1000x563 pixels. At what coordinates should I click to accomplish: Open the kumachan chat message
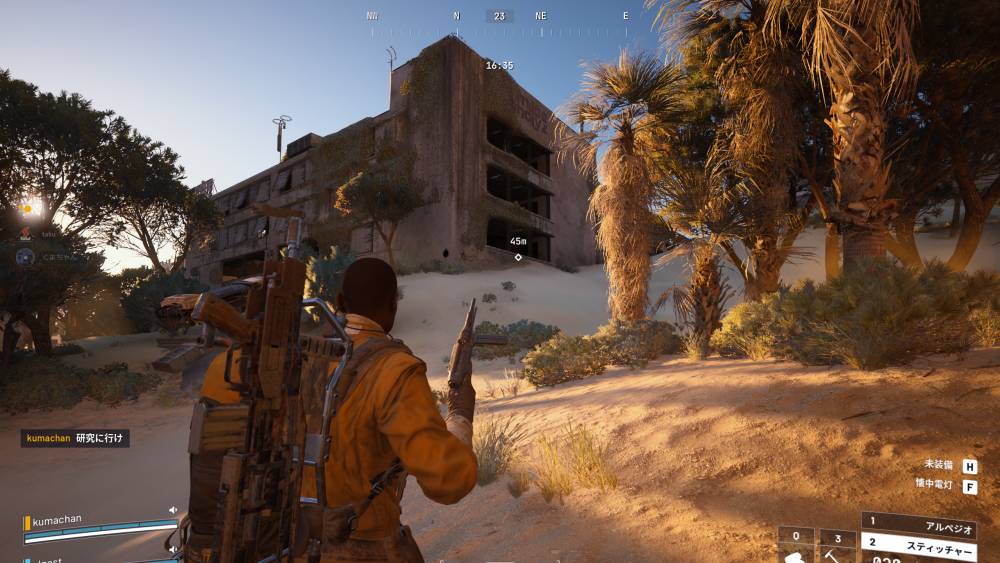(x=75, y=438)
